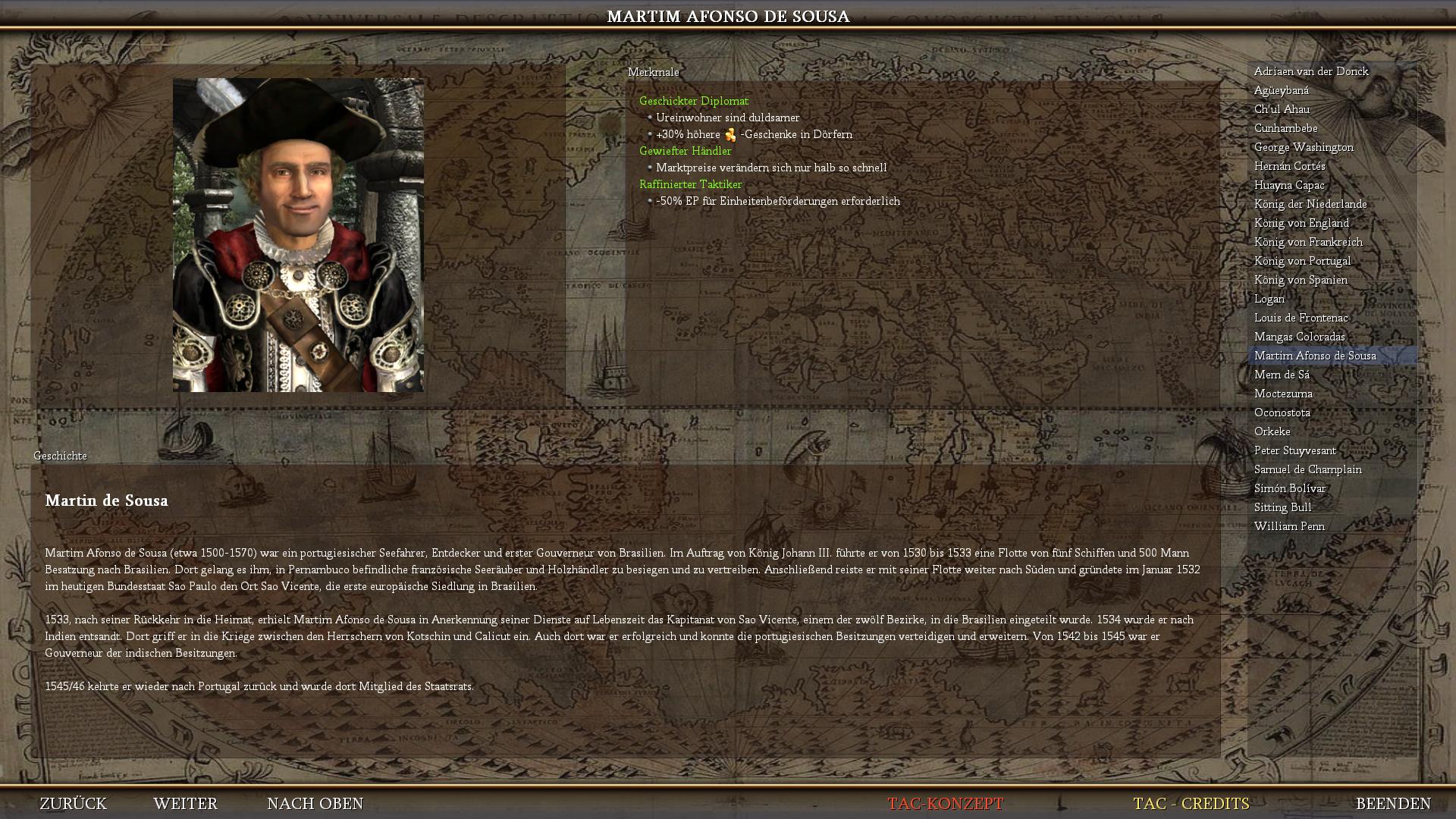Click NACH OBEN to go up
This screenshot has width=1456, height=819.
click(315, 803)
